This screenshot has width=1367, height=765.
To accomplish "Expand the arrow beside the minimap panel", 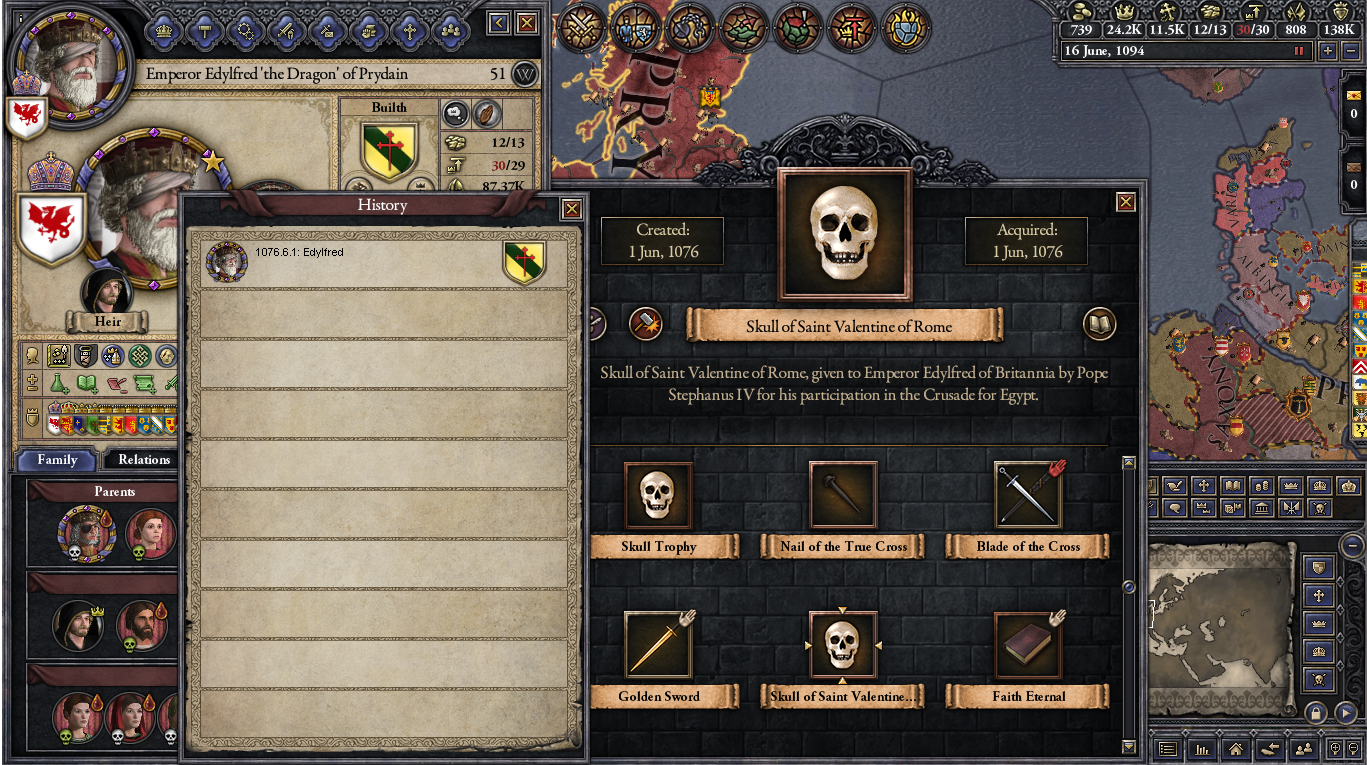I will [1345, 712].
